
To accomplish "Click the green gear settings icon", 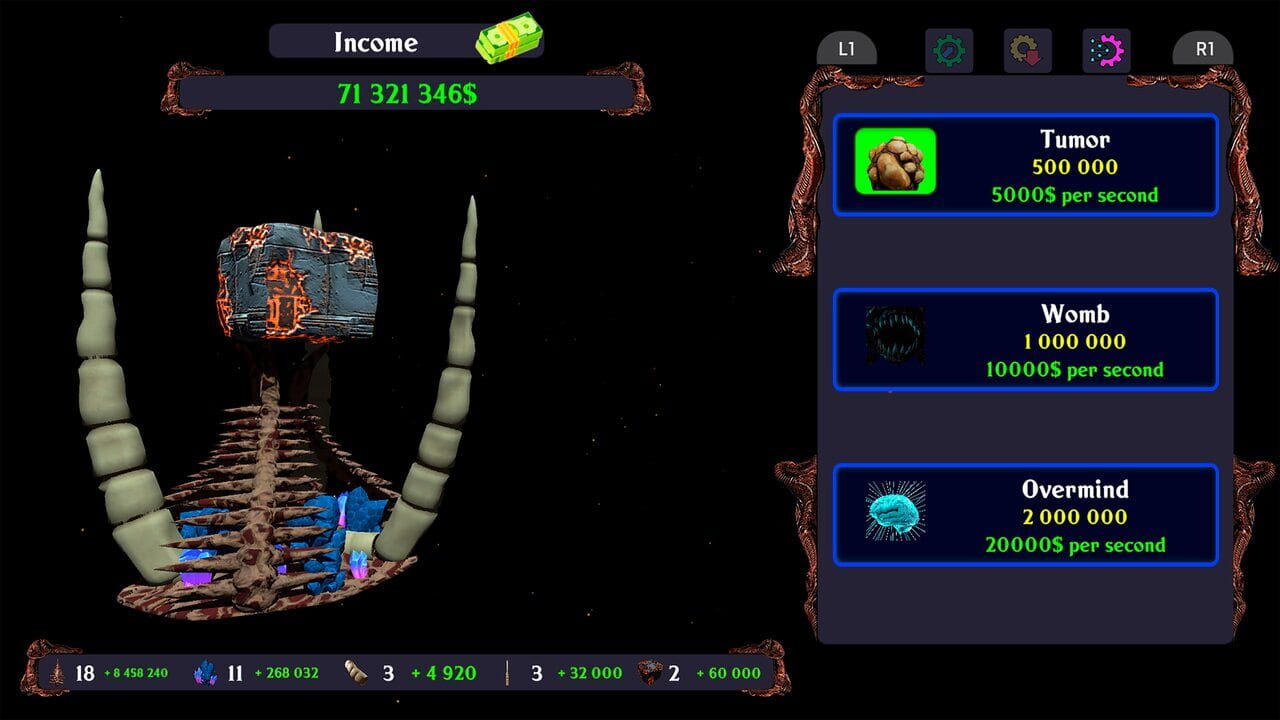I will (947, 50).
